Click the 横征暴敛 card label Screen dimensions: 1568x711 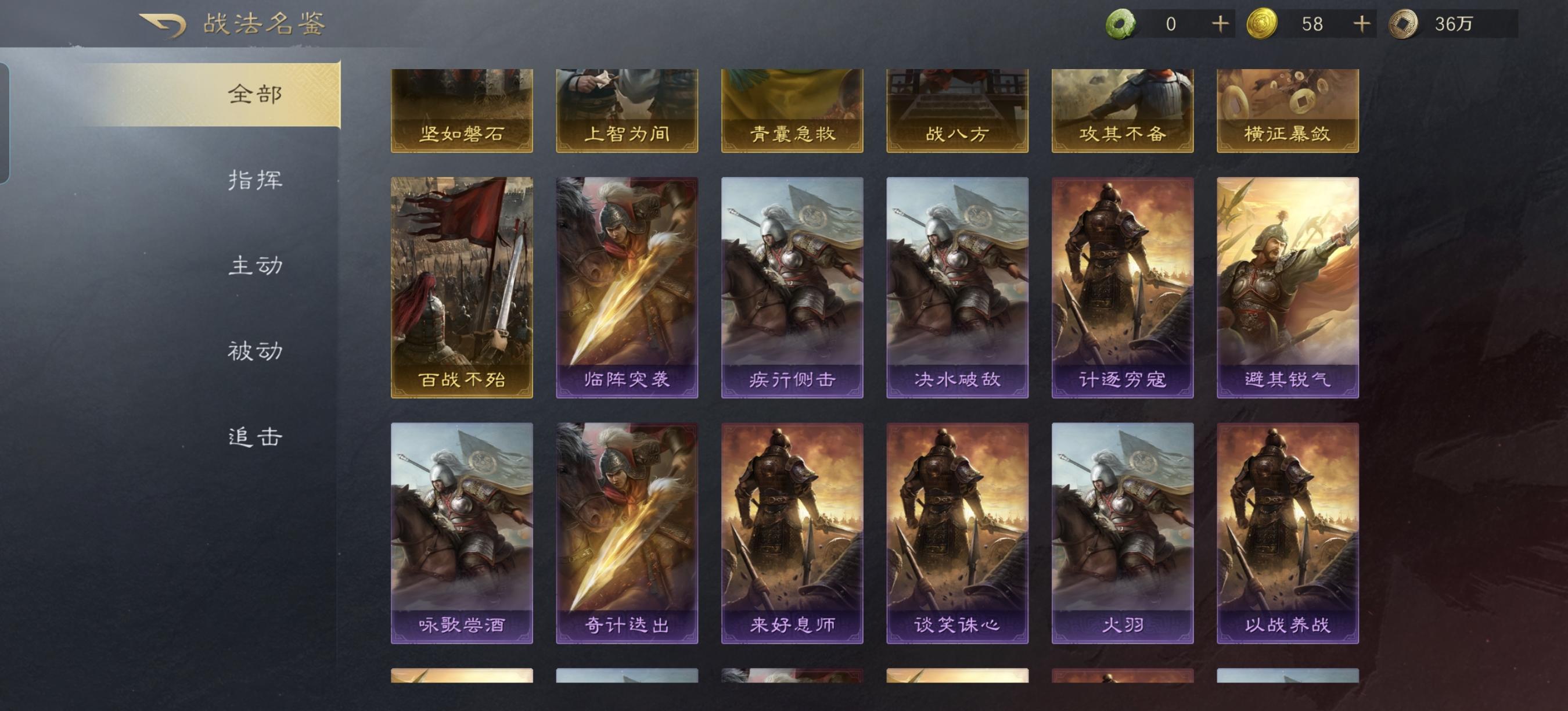pyautogui.click(x=1288, y=135)
